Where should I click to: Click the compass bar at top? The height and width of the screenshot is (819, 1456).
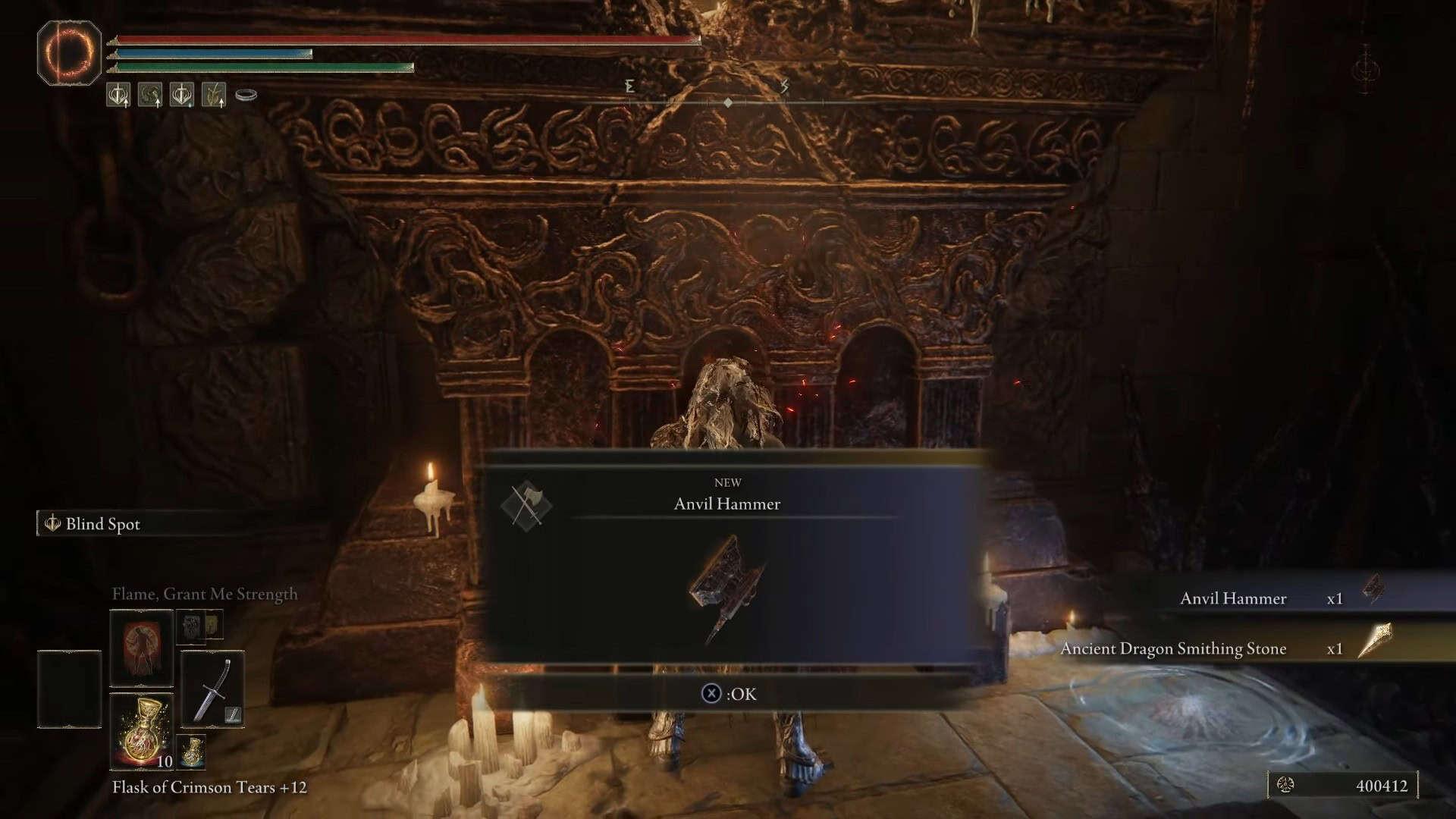click(726, 102)
